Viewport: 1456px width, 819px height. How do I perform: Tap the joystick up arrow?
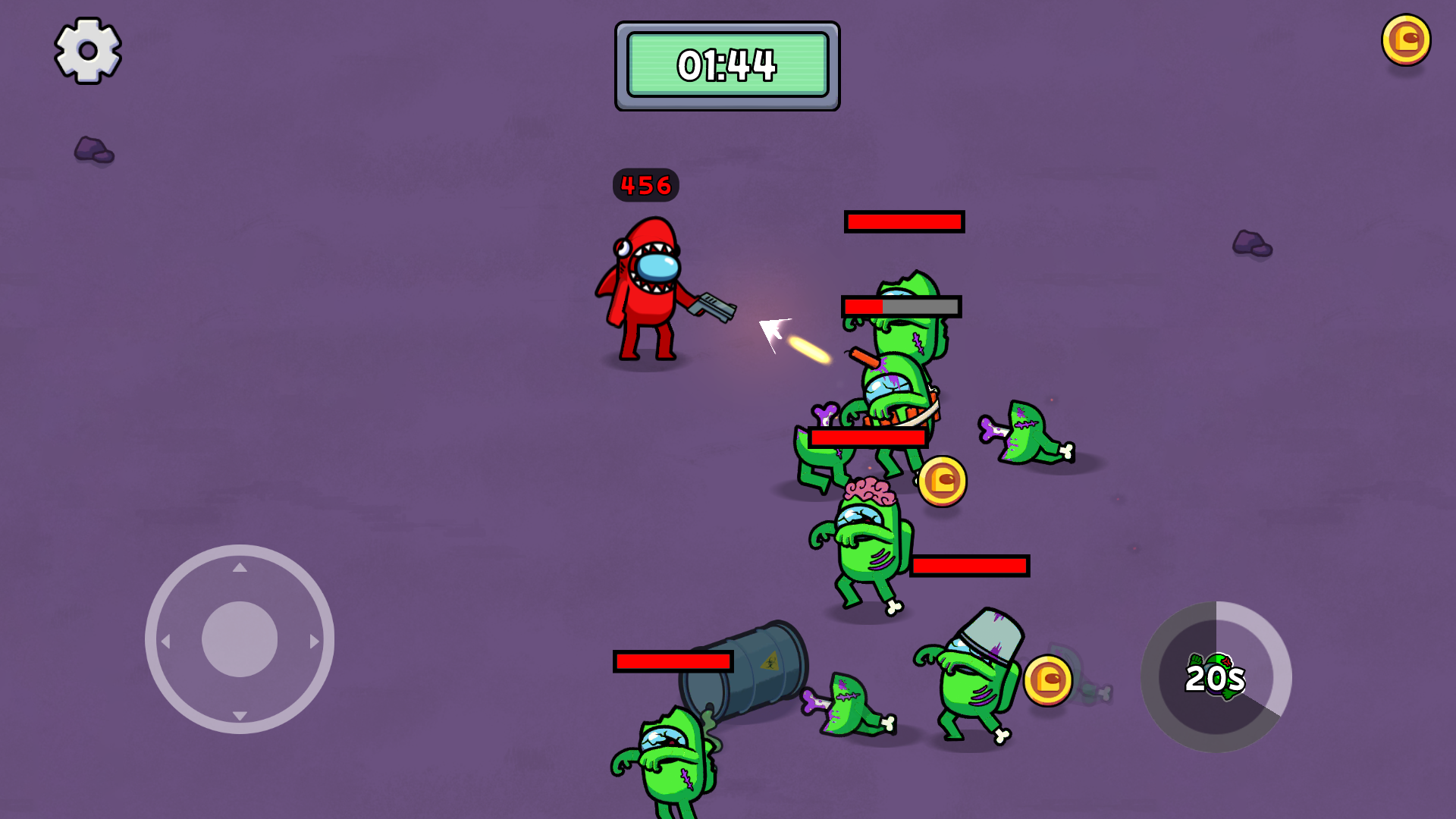coord(241,566)
